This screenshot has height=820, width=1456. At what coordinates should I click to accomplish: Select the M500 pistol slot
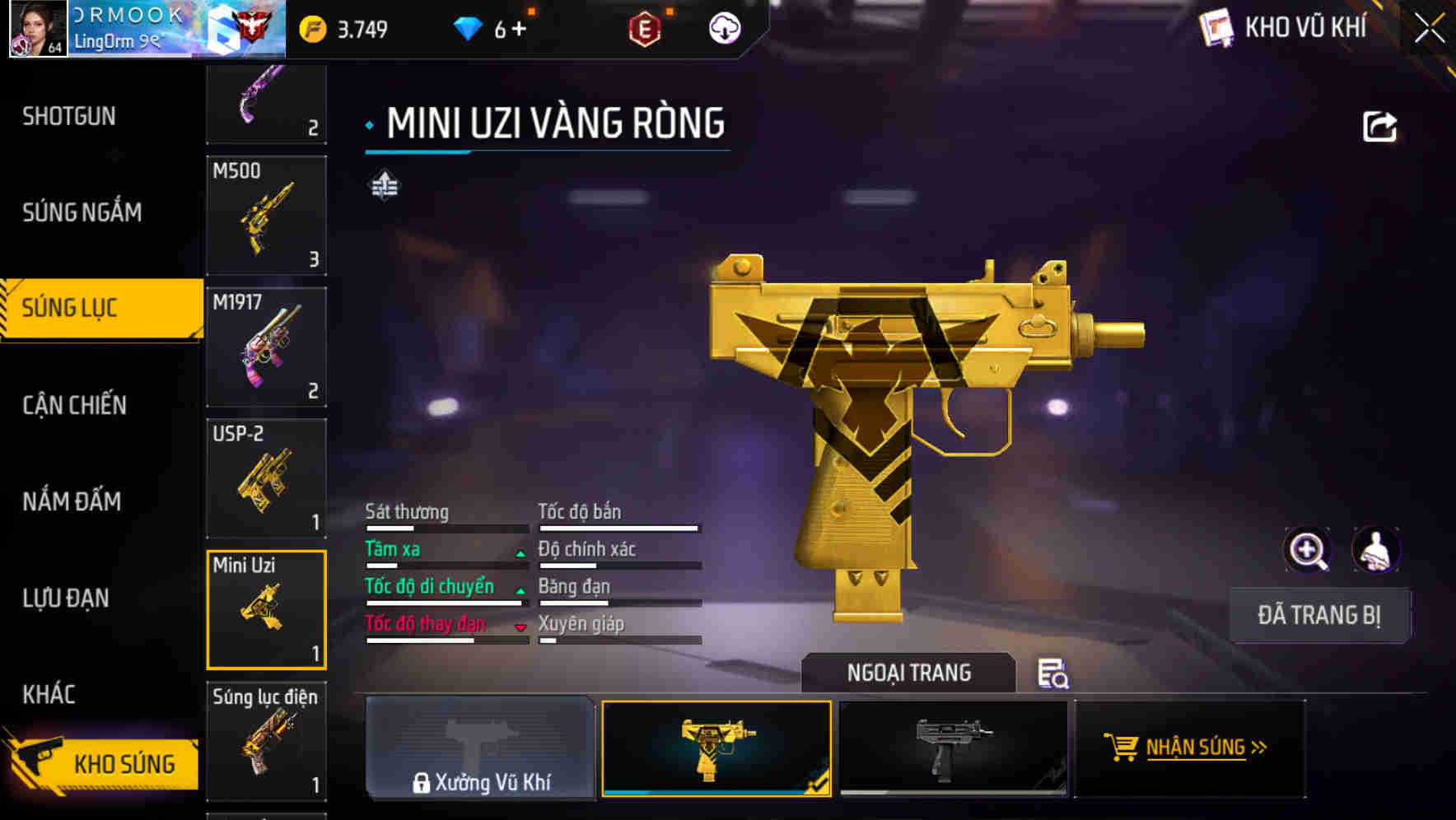(x=266, y=215)
